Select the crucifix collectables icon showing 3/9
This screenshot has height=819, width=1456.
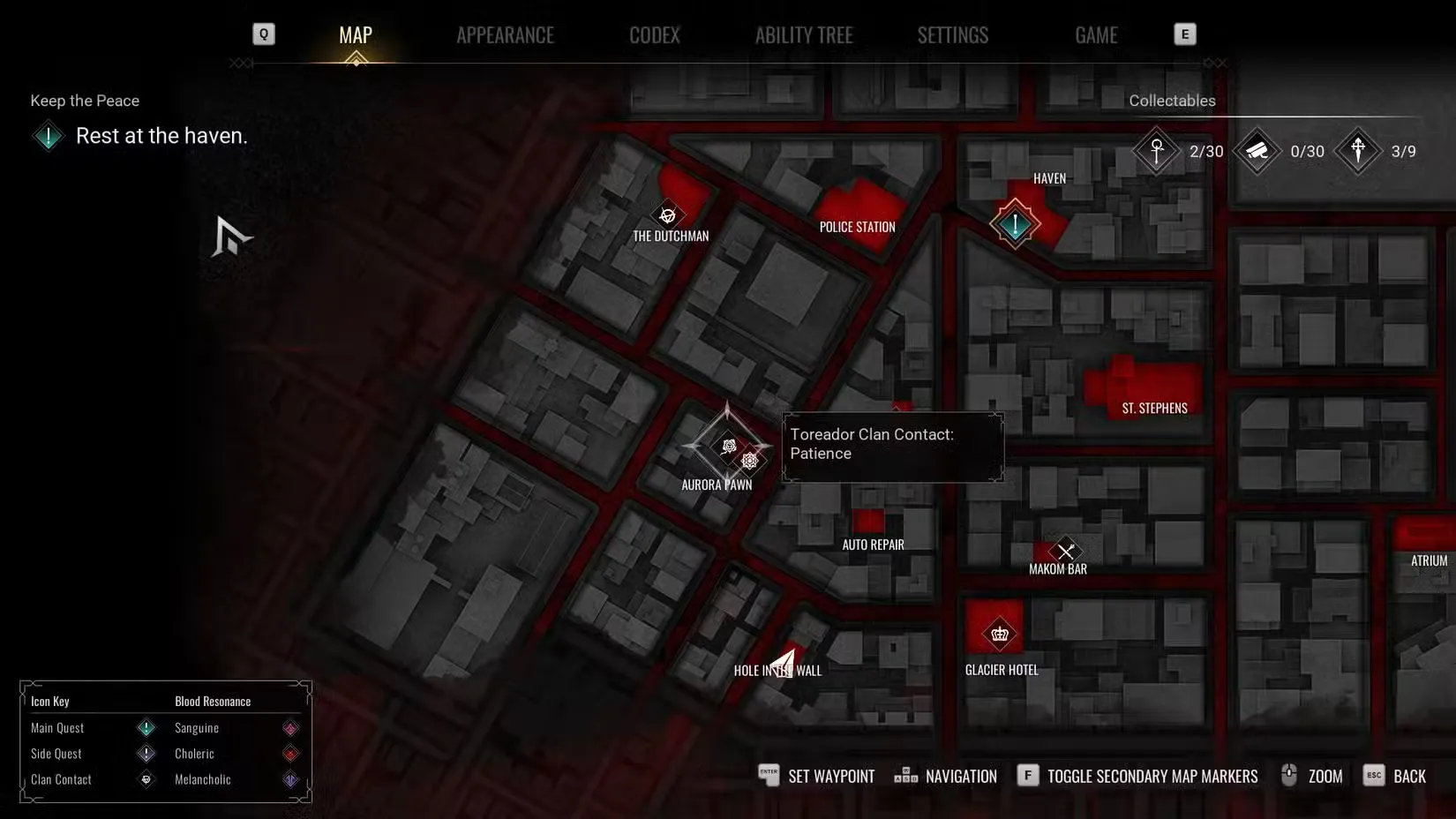point(1357,151)
